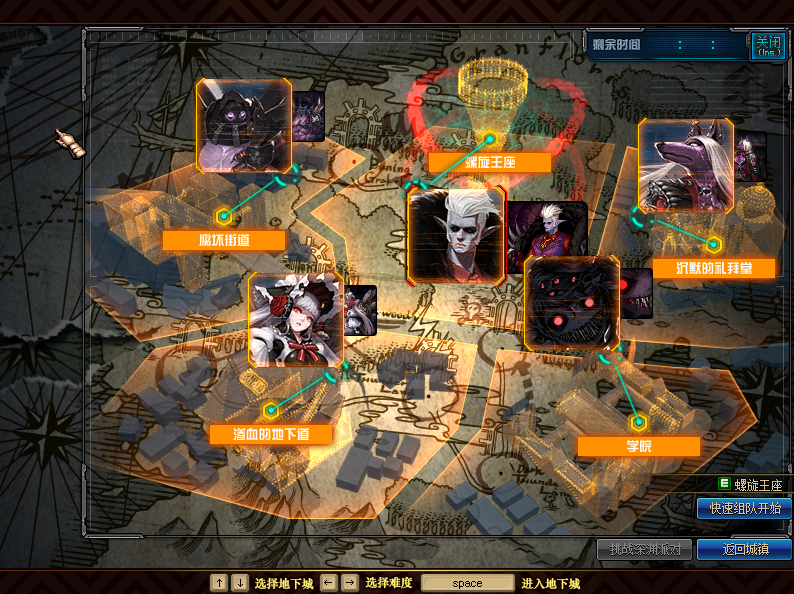Select the gothic doll girl boss portrait
The image size is (794, 594).
(x=296, y=320)
